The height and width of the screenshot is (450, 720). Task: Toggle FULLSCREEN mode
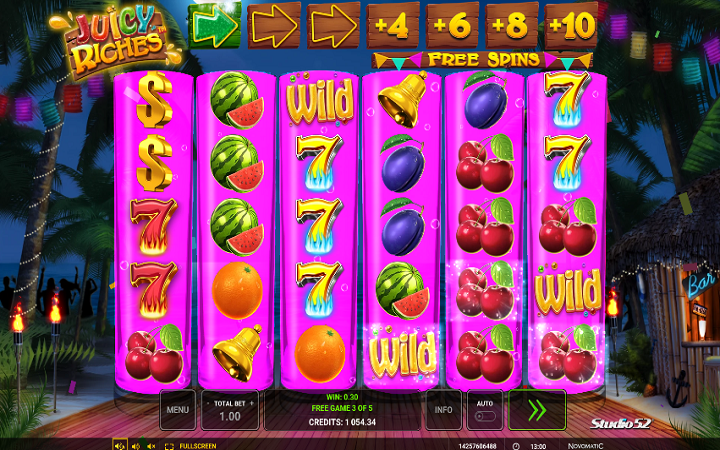[186, 445]
